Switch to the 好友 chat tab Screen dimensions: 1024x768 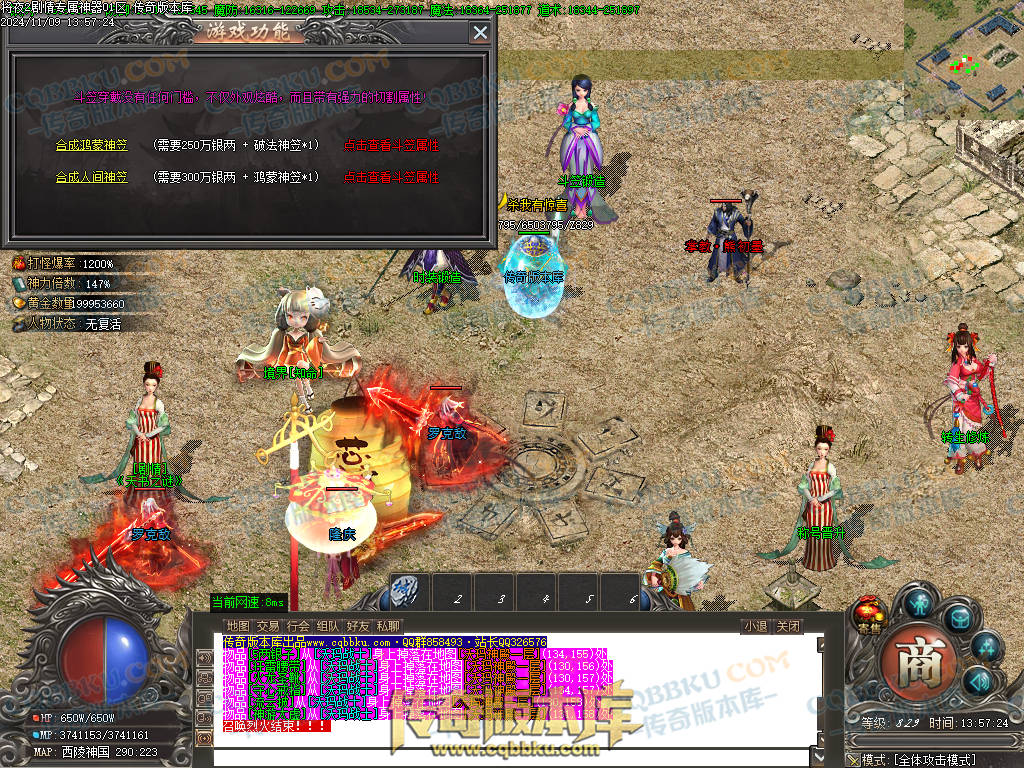[358, 626]
